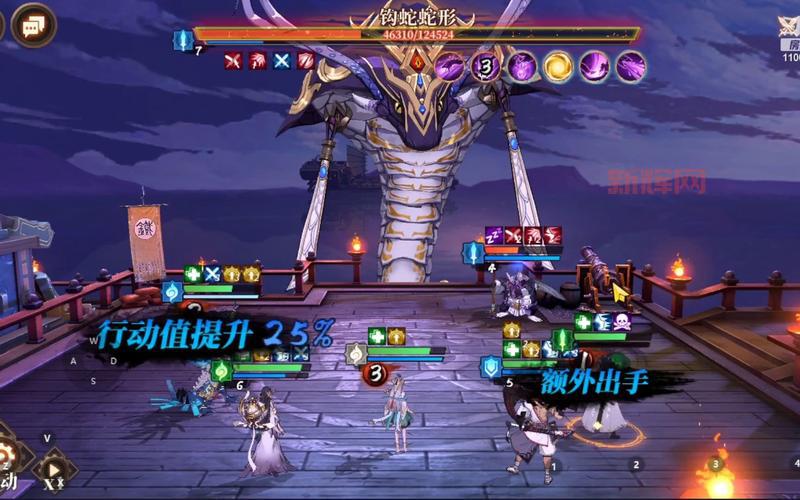Screen dimensions: 800x500
Task: Inspect the boss's golden round buff icon
Action: 557,67
